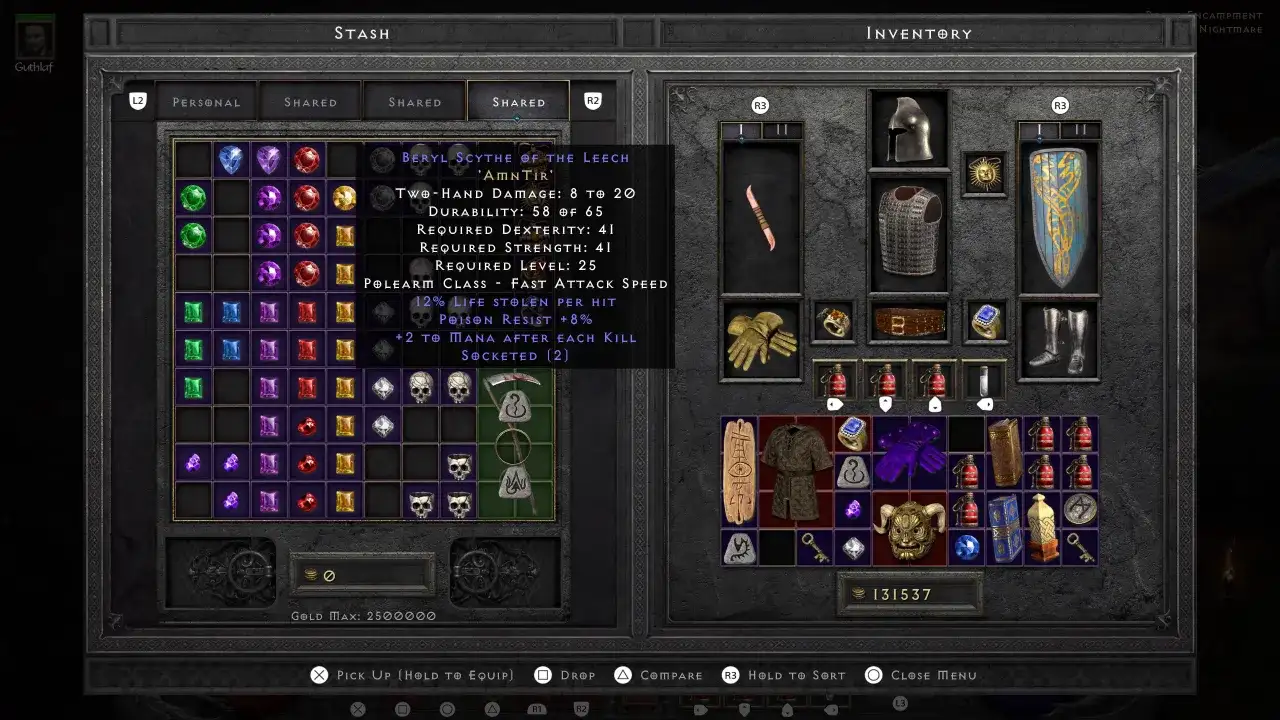Screen dimensions: 1280x720
Task: Click a red healing potion in the belt
Action: [x=835, y=381]
